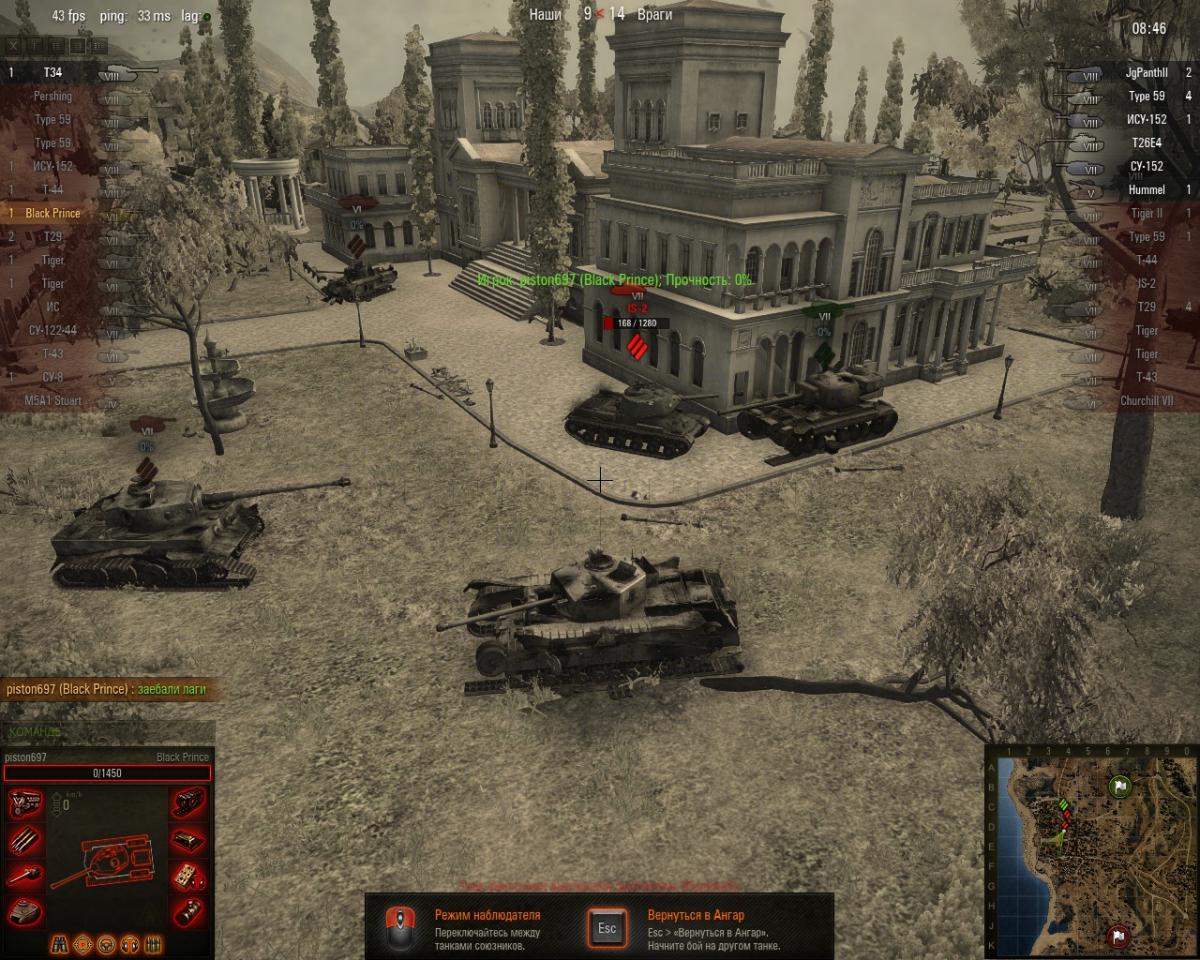The width and height of the screenshot is (1200, 960).
Task: Pick the M5A1 Stuart entry in the ally list
Action: coord(53,401)
